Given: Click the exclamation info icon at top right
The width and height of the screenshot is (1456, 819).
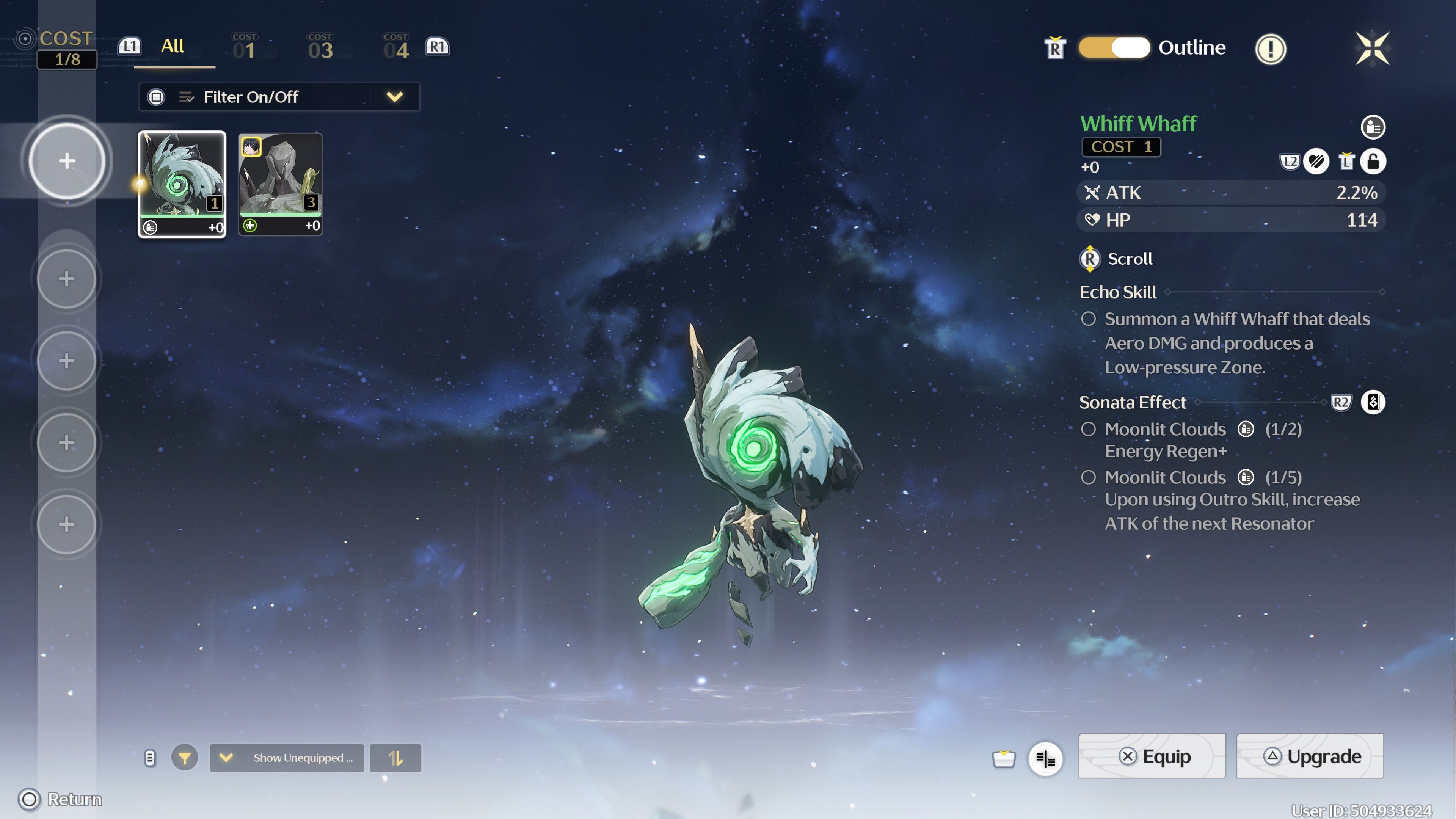Looking at the screenshot, I should coord(1271,49).
